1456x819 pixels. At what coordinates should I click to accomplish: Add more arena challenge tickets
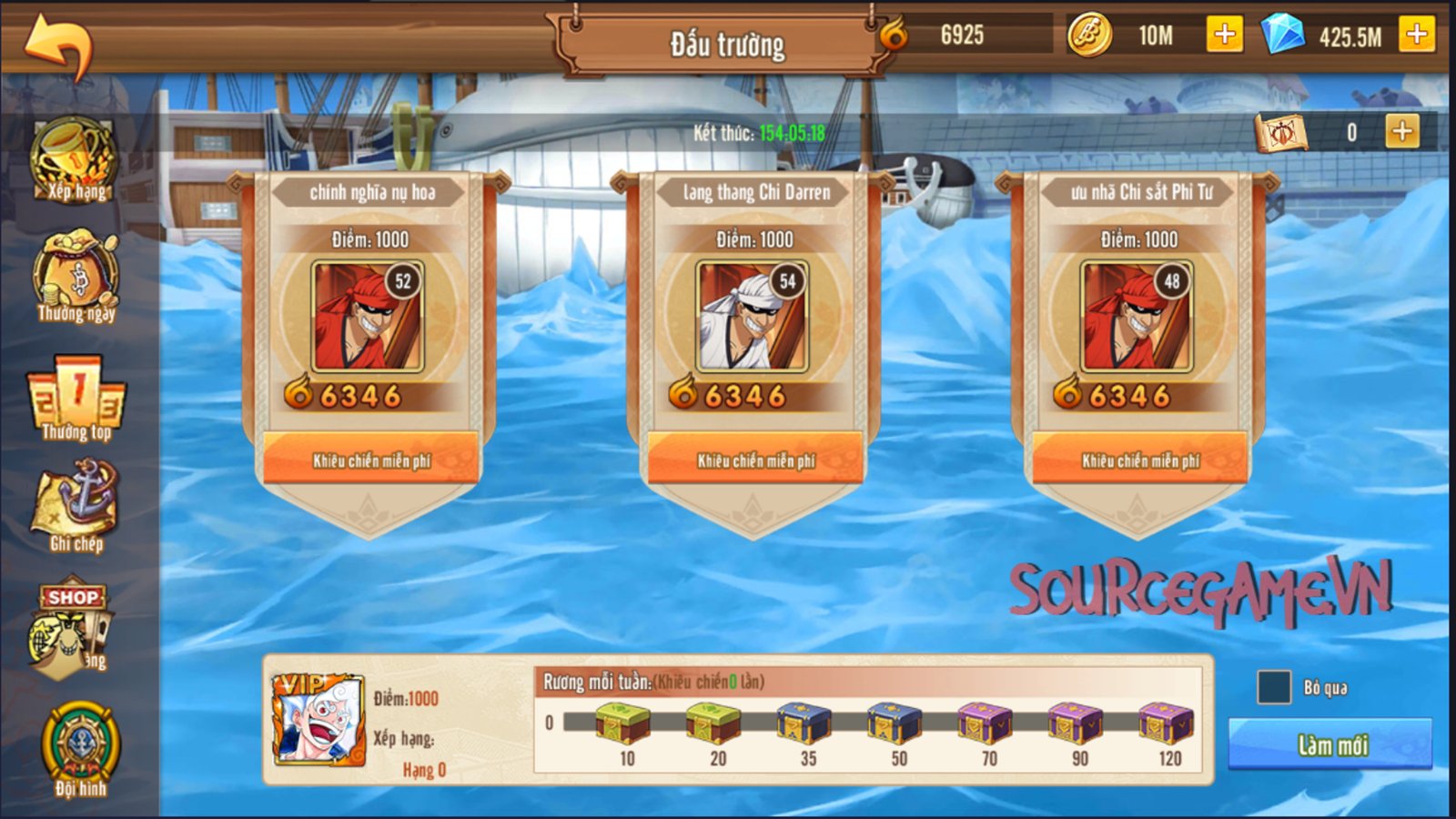click(x=1402, y=132)
